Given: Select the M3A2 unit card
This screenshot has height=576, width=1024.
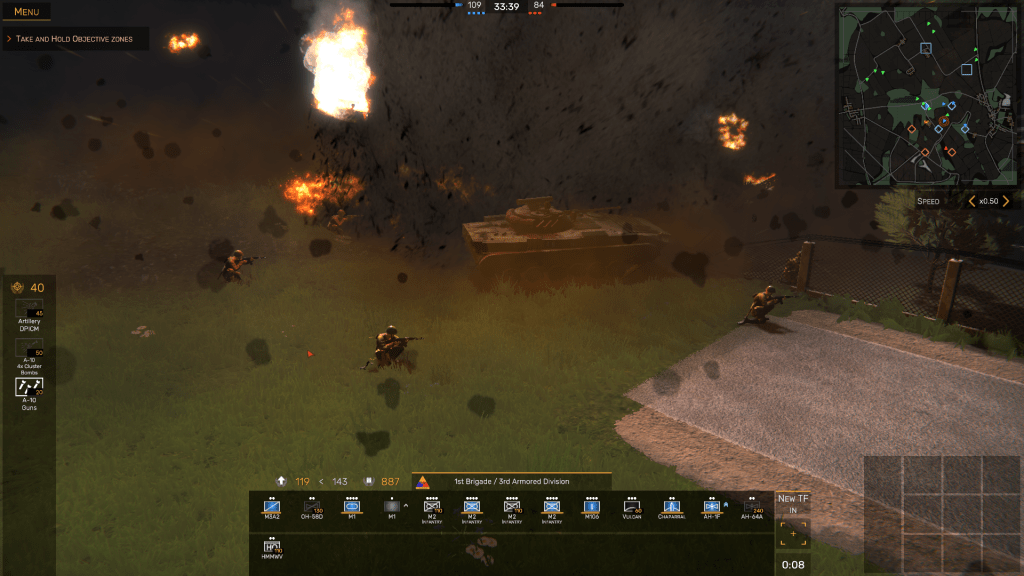Looking at the screenshot, I should click(x=272, y=509).
